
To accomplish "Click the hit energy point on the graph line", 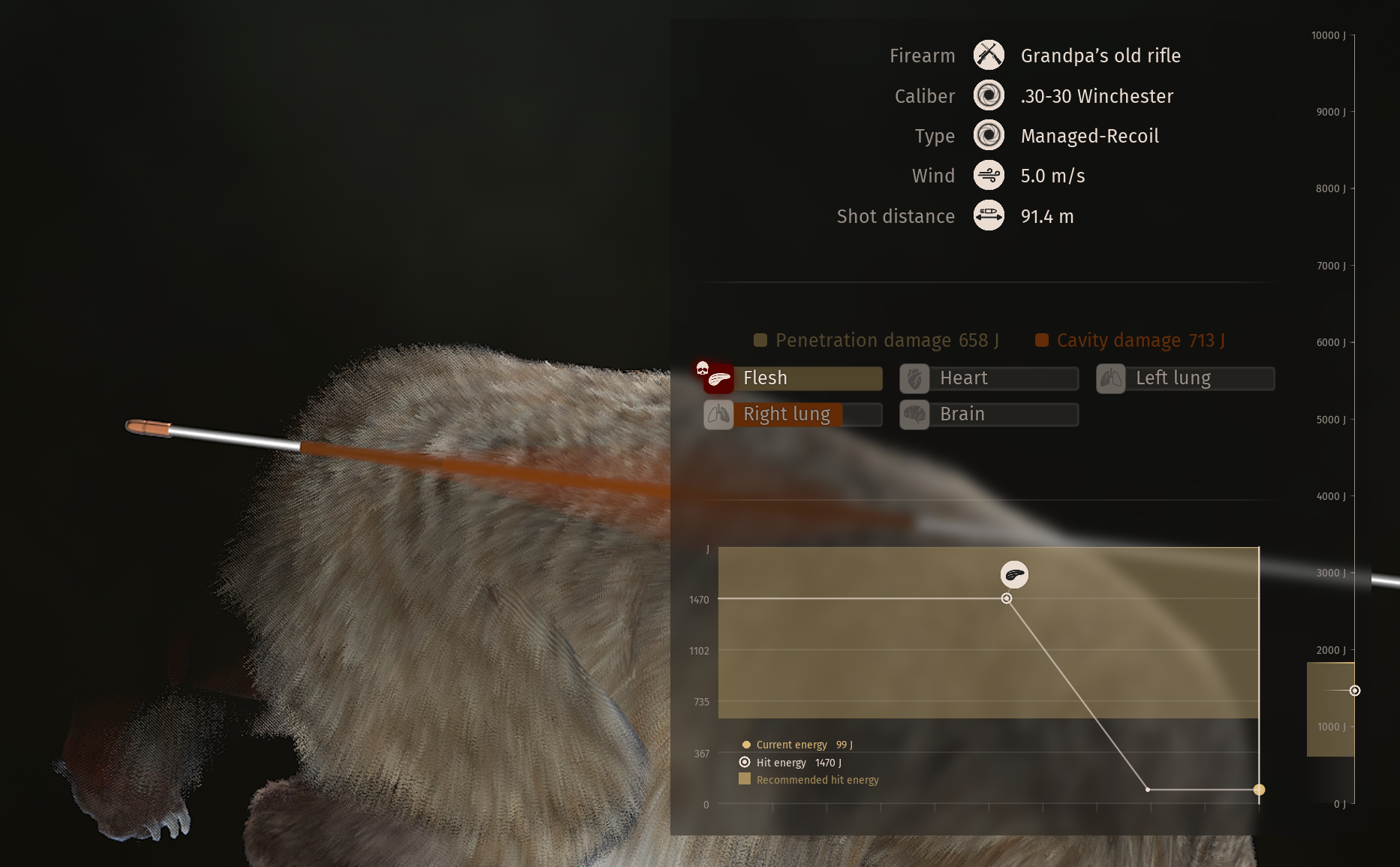I will tap(1007, 598).
